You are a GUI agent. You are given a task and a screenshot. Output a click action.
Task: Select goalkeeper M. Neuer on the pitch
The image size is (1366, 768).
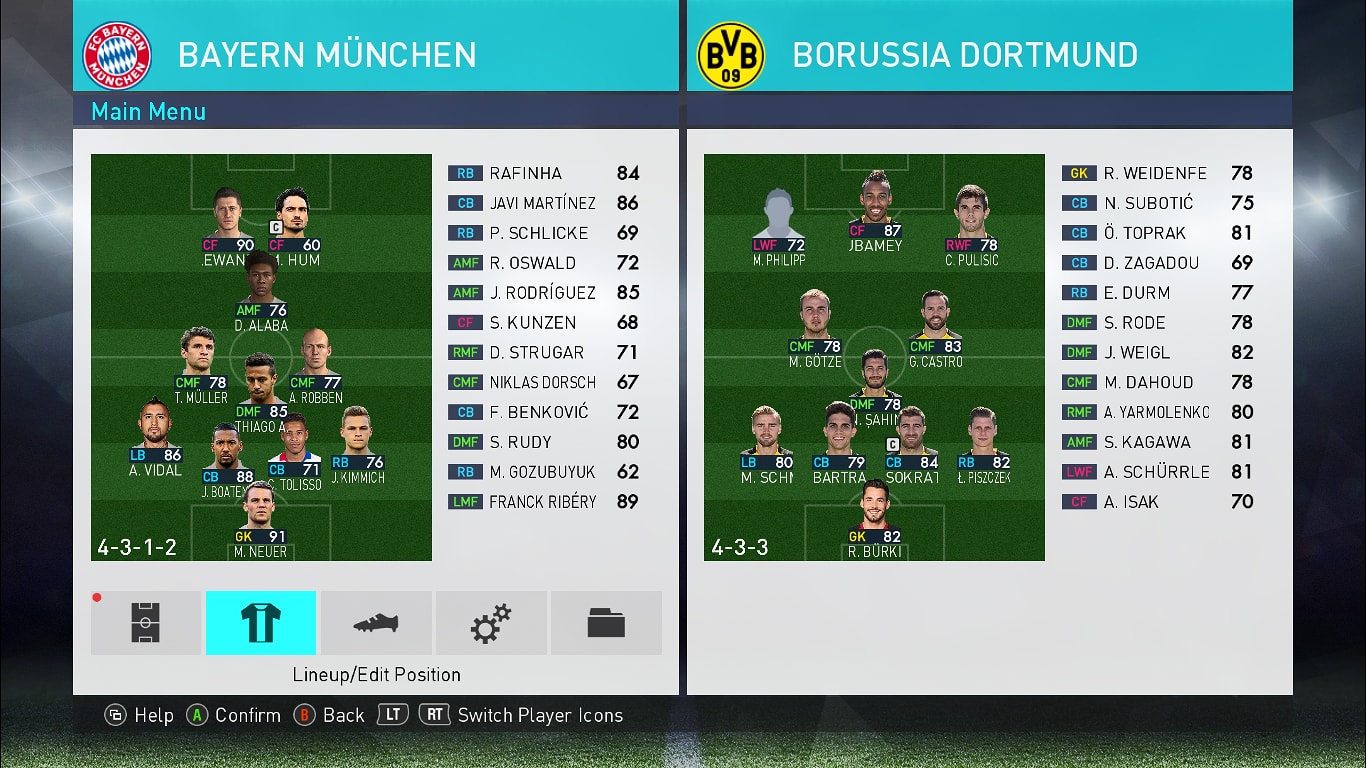pos(260,520)
